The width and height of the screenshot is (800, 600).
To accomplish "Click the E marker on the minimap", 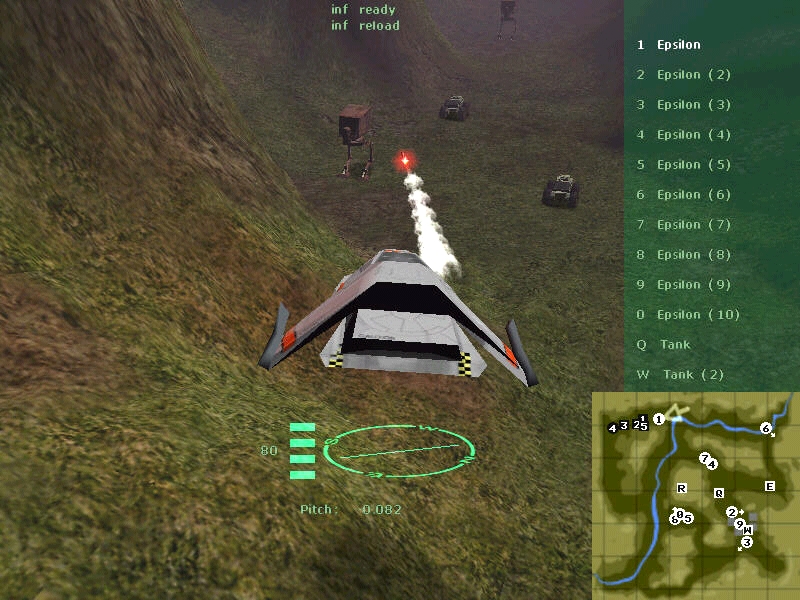I will tap(769, 487).
